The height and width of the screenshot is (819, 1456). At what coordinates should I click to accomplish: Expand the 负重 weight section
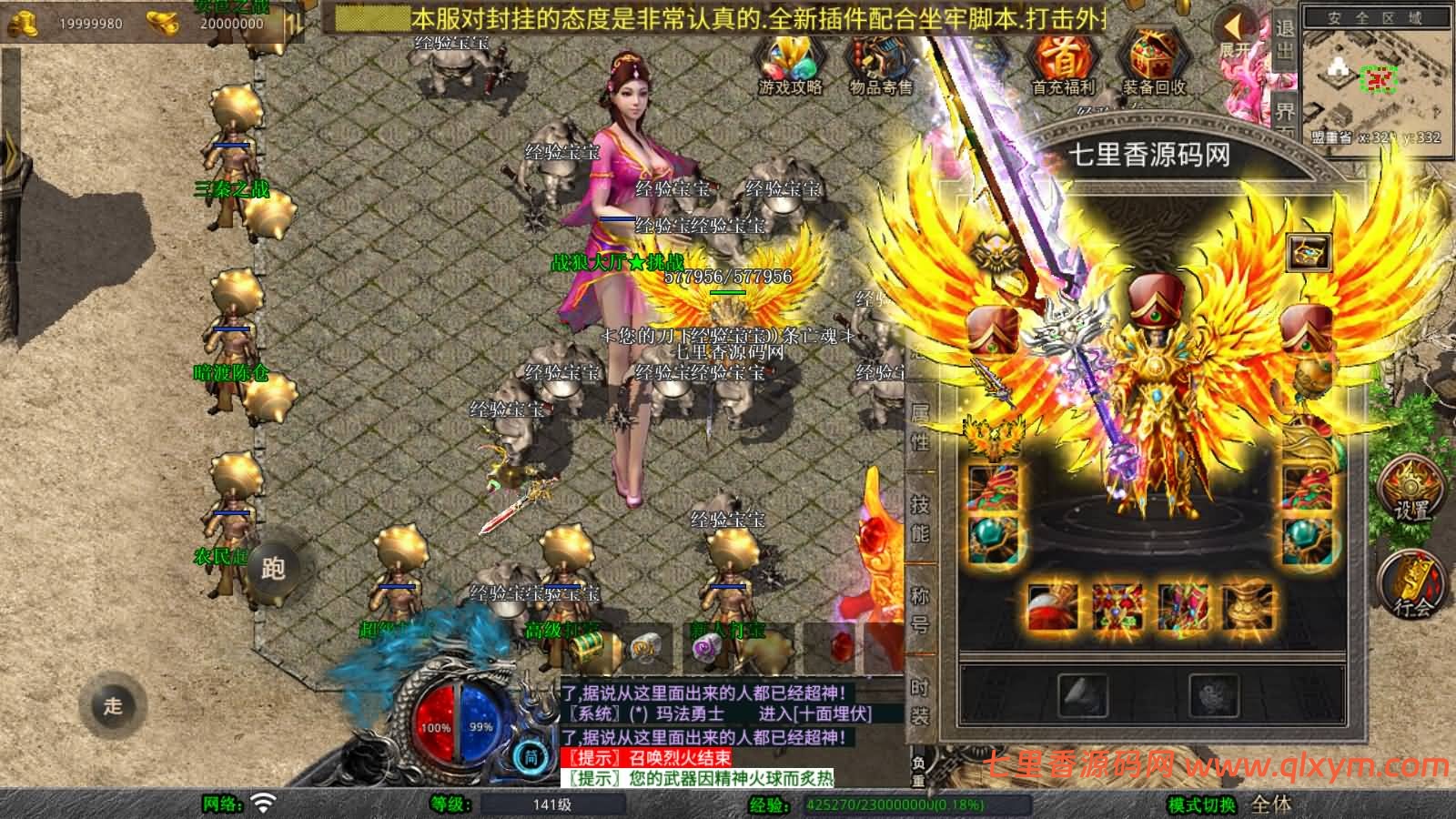(919, 769)
